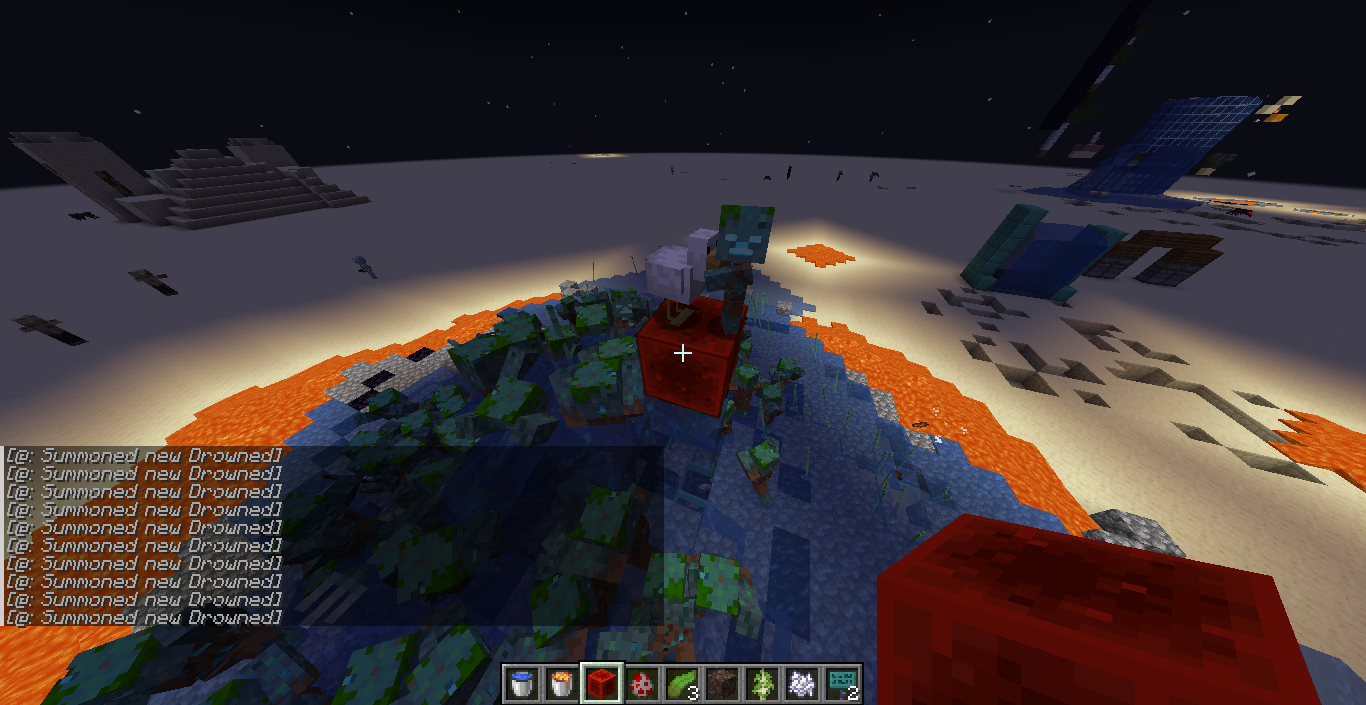Select the lava bucket hotbar slot
1366x705 pixels.
561,683
